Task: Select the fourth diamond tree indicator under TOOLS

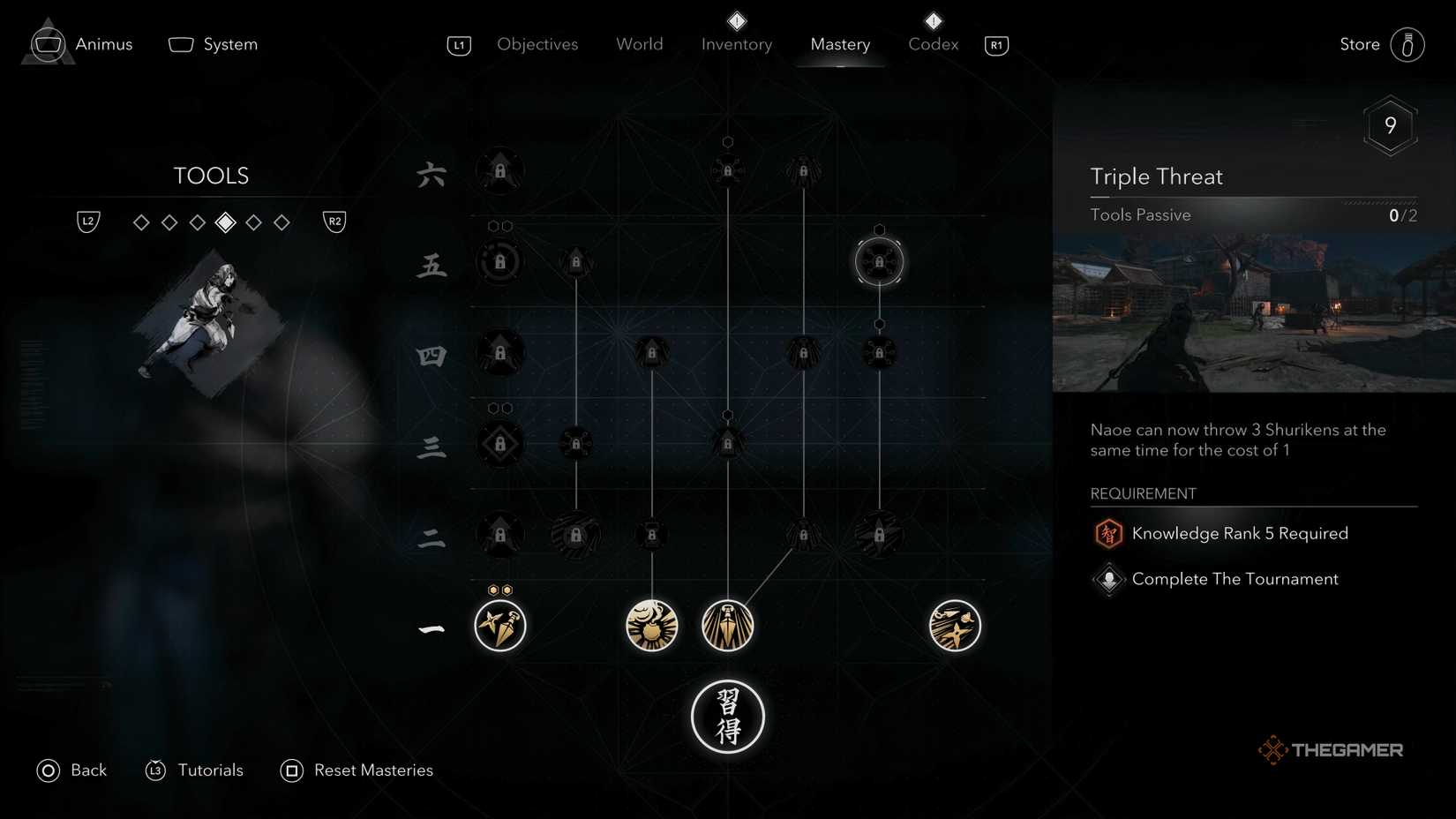Action: pyautogui.click(x=225, y=222)
